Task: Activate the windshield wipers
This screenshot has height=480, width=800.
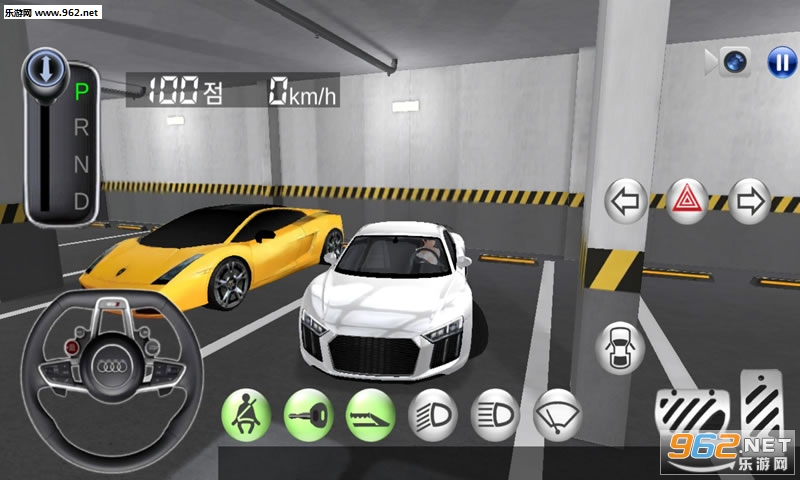Action: point(558,413)
